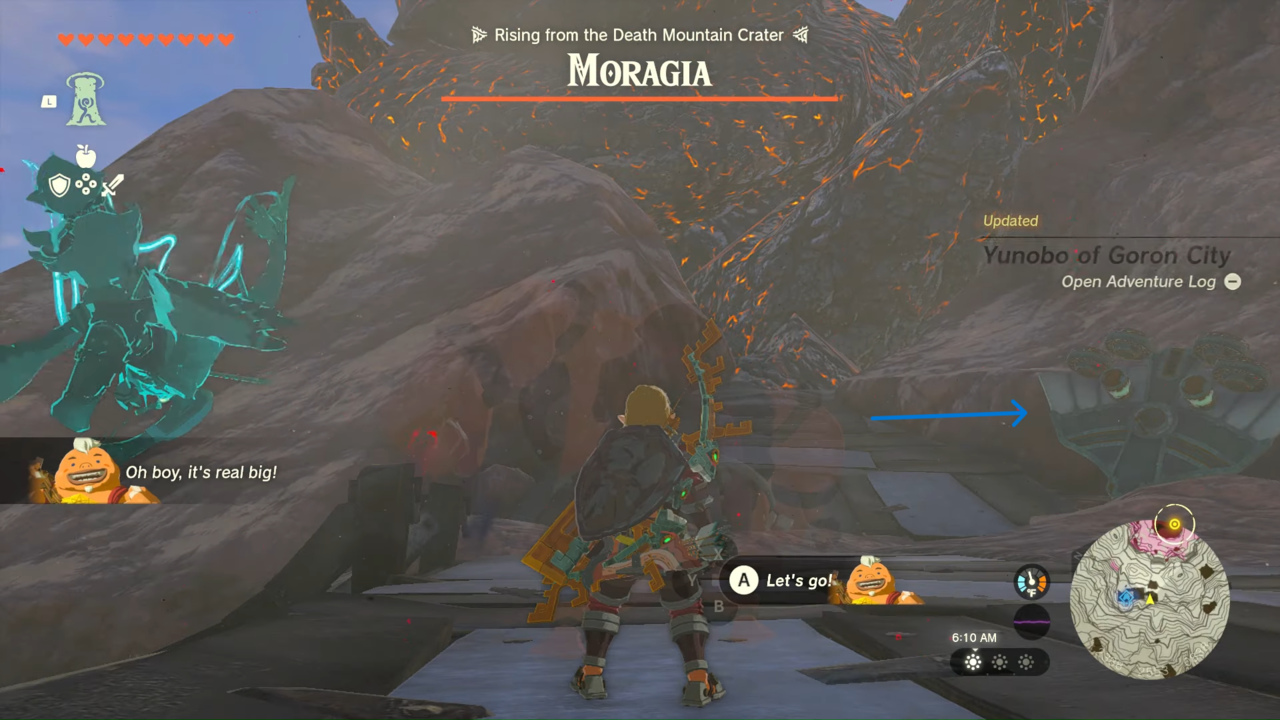Screen dimensions: 1280x720
Task: Click the sword swap icon
Action: pos(111,185)
